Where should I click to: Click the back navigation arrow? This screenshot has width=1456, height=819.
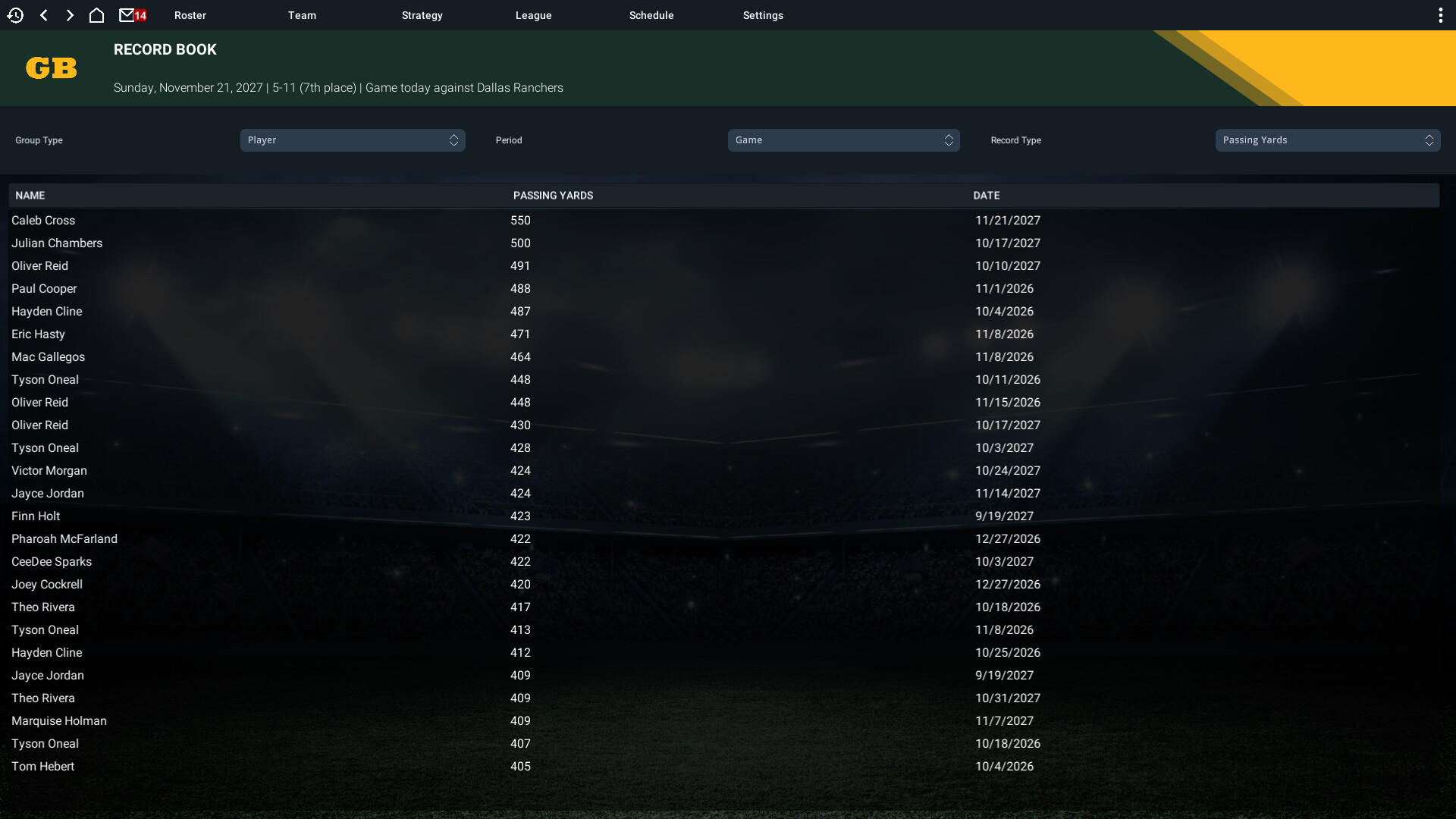click(x=43, y=14)
